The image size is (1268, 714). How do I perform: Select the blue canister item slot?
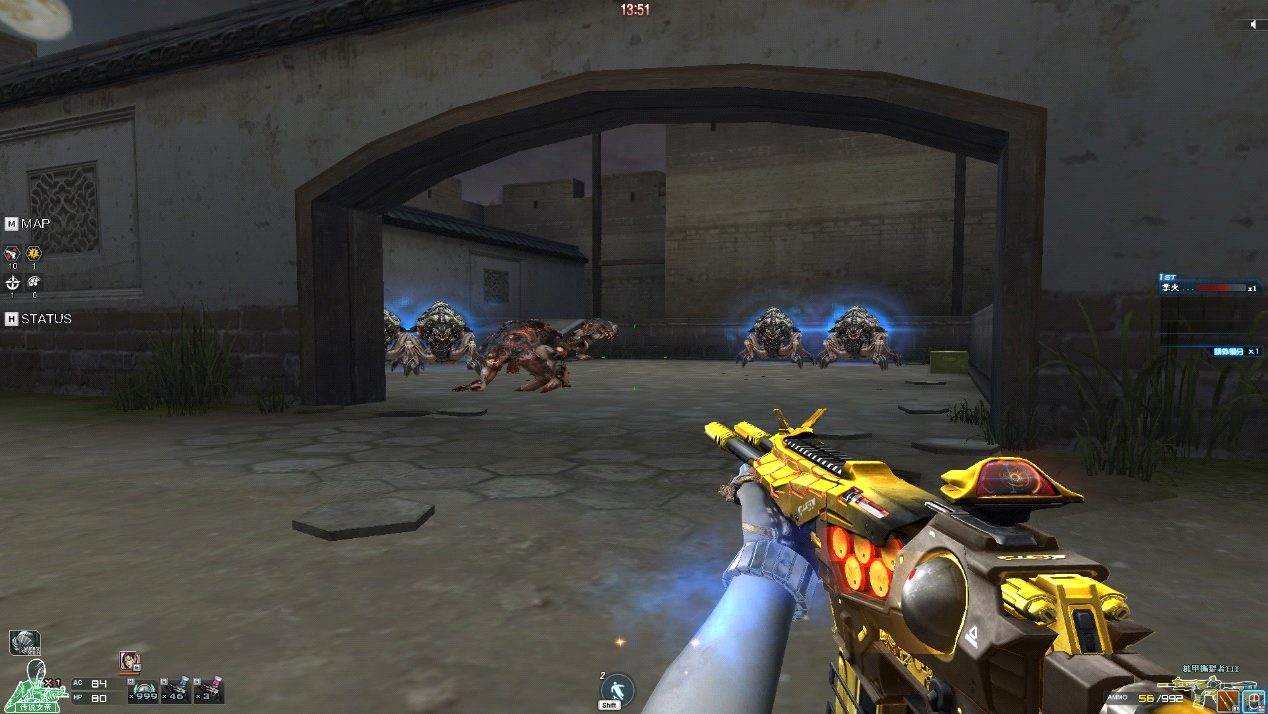point(176,691)
